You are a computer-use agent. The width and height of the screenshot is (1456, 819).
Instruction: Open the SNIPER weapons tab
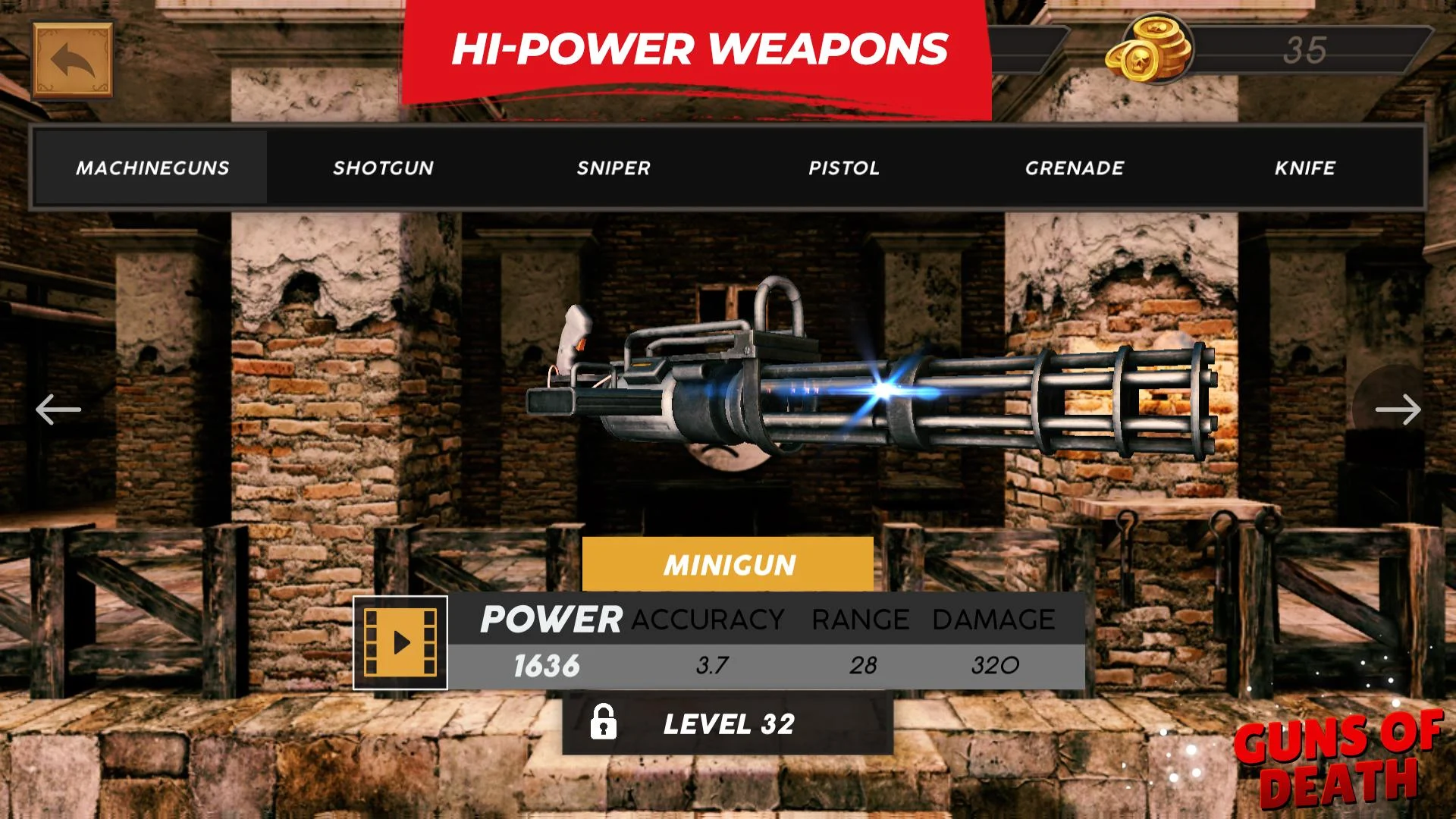pos(613,168)
